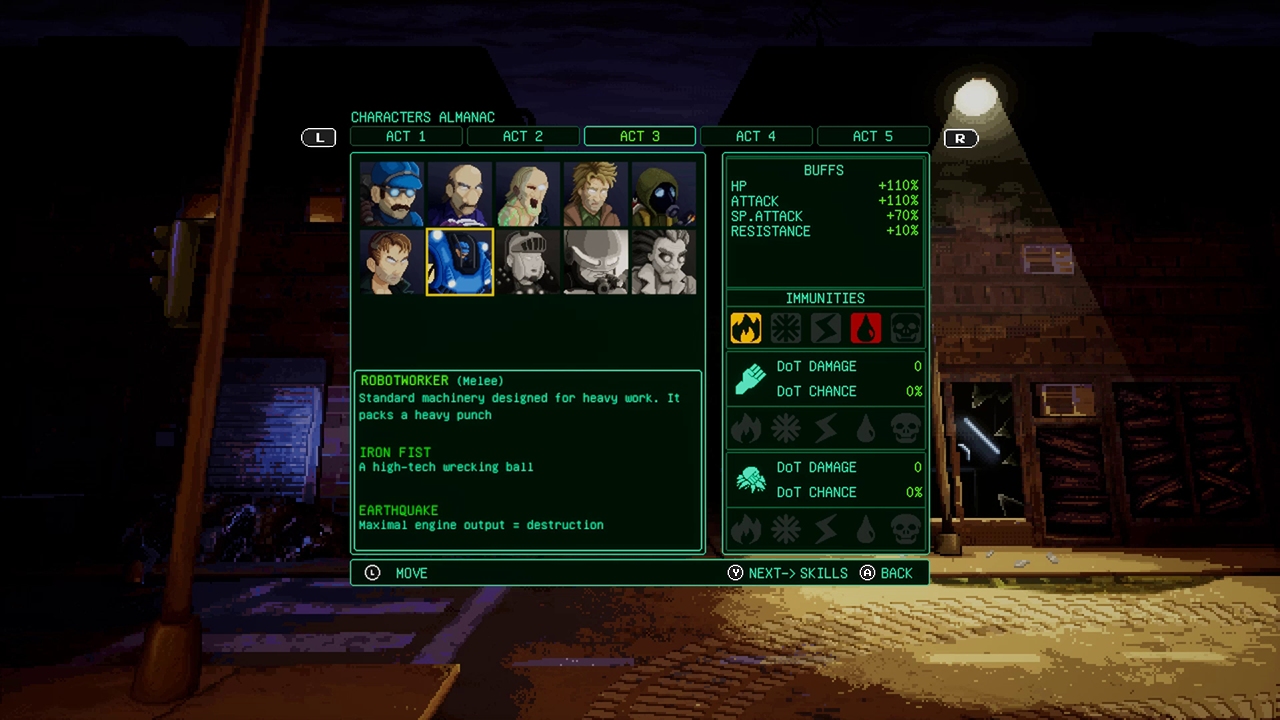Toggle fire immunity off for Robotworker

pyautogui.click(x=746, y=328)
